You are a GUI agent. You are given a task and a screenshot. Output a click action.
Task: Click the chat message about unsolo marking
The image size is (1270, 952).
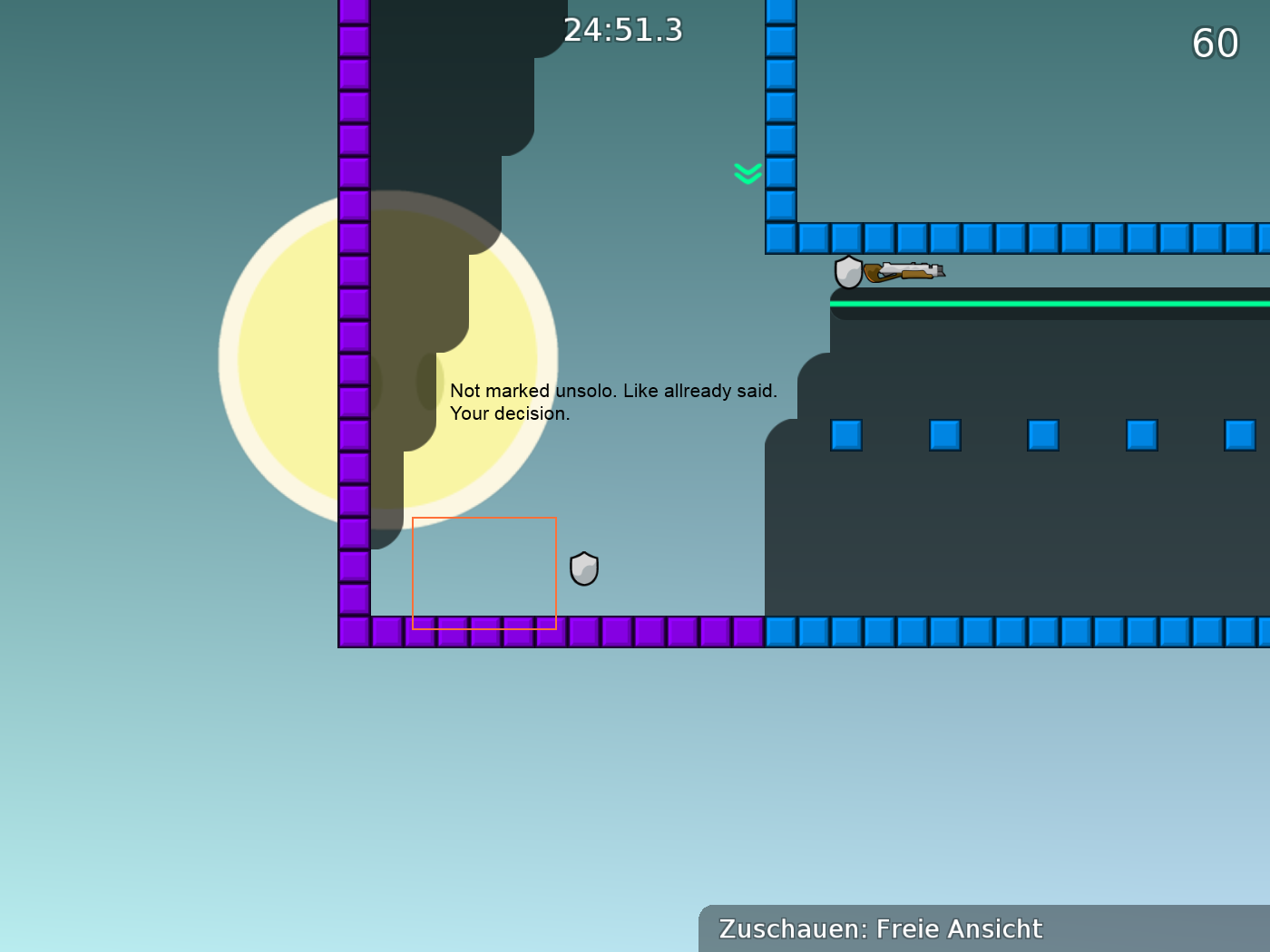click(x=613, y=390)
